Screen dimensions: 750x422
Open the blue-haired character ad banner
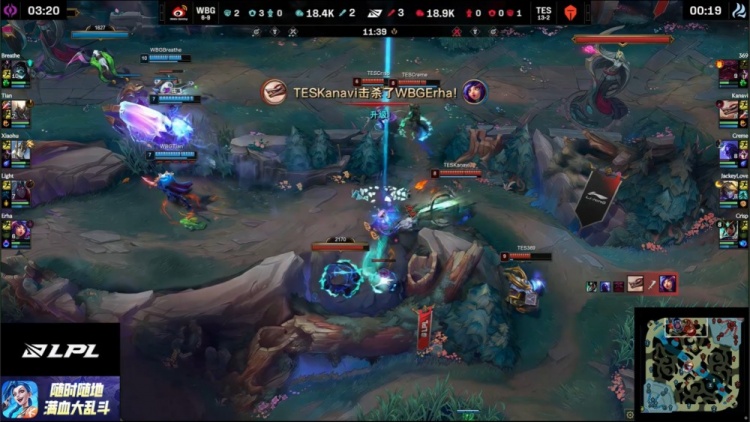(x=60, y=398)
